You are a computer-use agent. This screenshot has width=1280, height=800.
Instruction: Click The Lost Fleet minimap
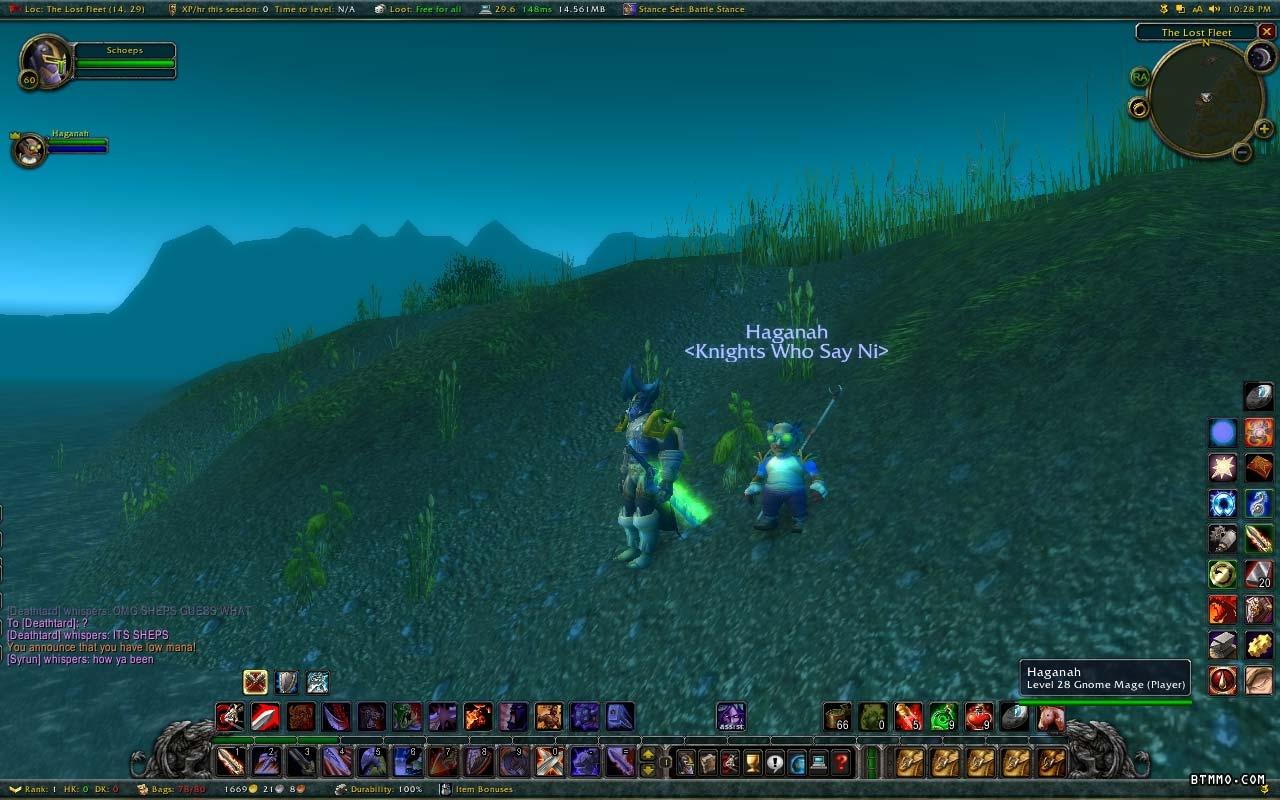(x=1205, y=98)
